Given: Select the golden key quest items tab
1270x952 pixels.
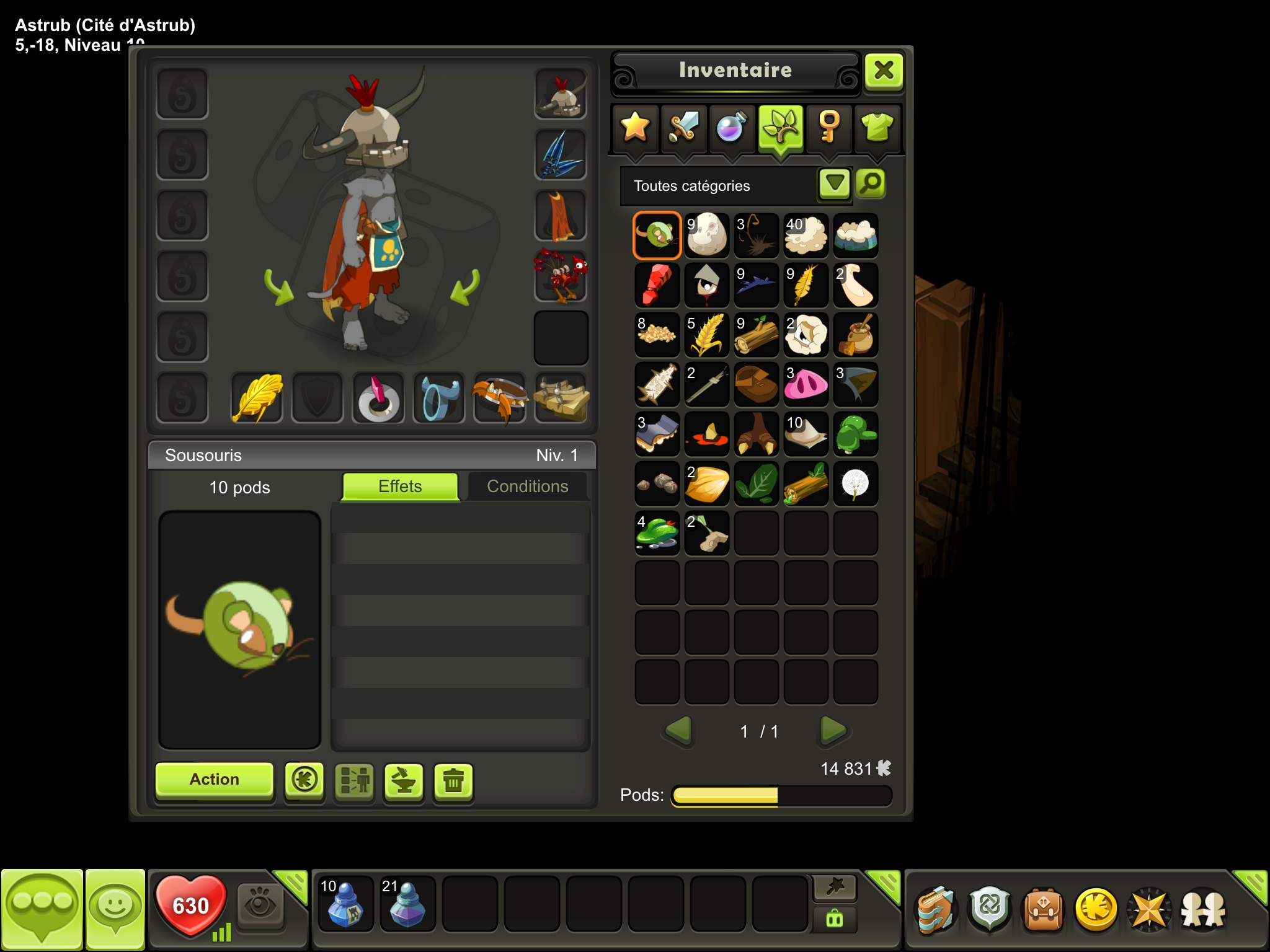Looking at the screenshot, I should coord(829,127).
